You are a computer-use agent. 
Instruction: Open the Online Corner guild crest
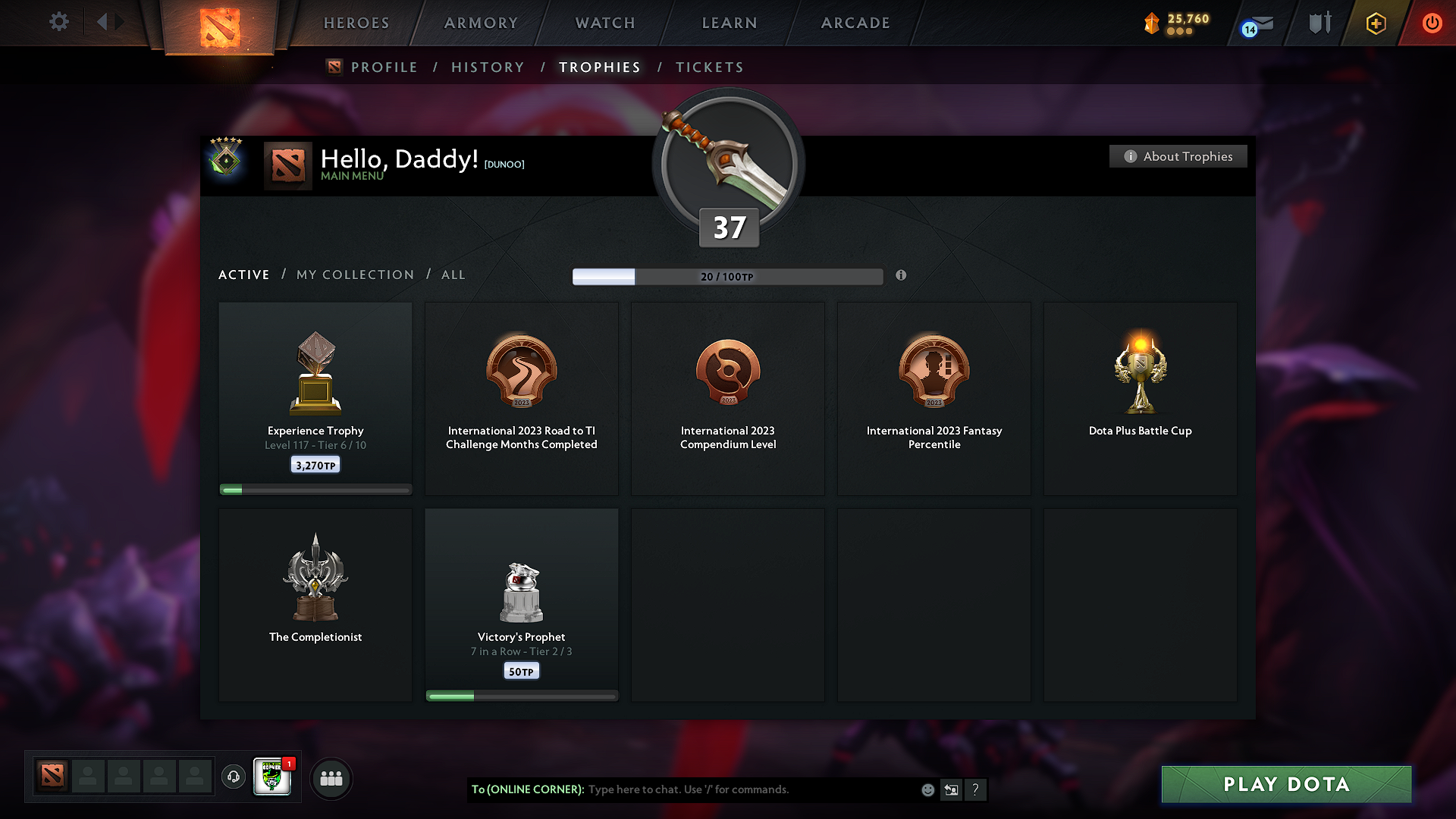point(273,777)
